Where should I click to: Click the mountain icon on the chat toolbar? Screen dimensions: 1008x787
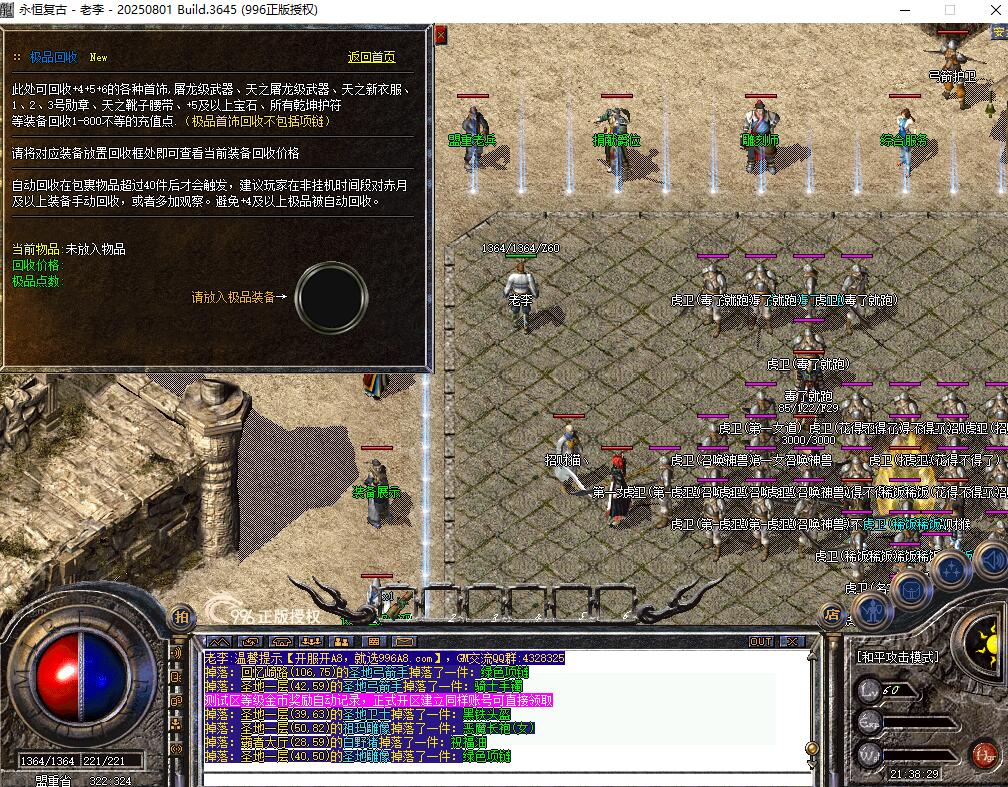pyautogui.click(x=219, y=641)
